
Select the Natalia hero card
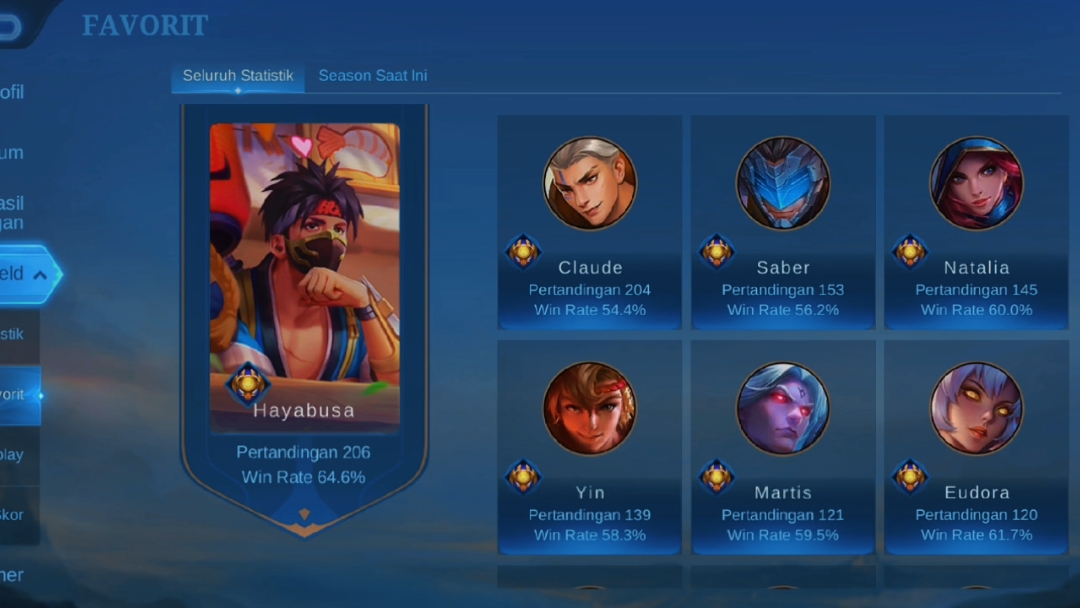click(976, 222)
